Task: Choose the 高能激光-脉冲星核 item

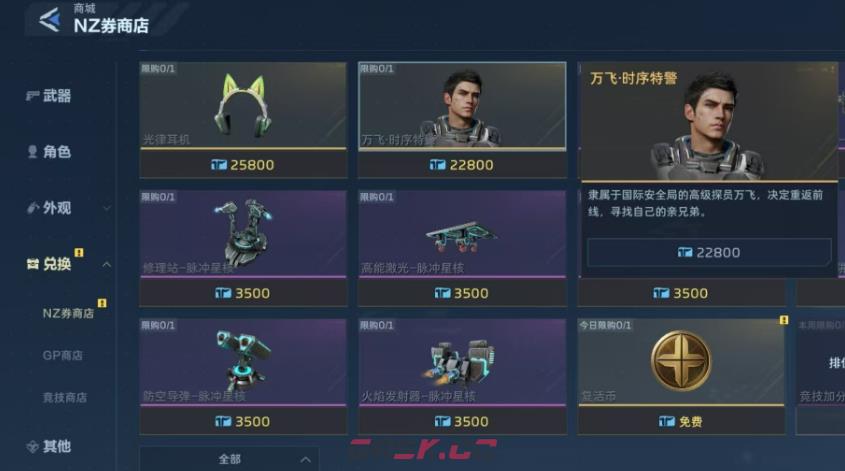Action: coord(462,235)
